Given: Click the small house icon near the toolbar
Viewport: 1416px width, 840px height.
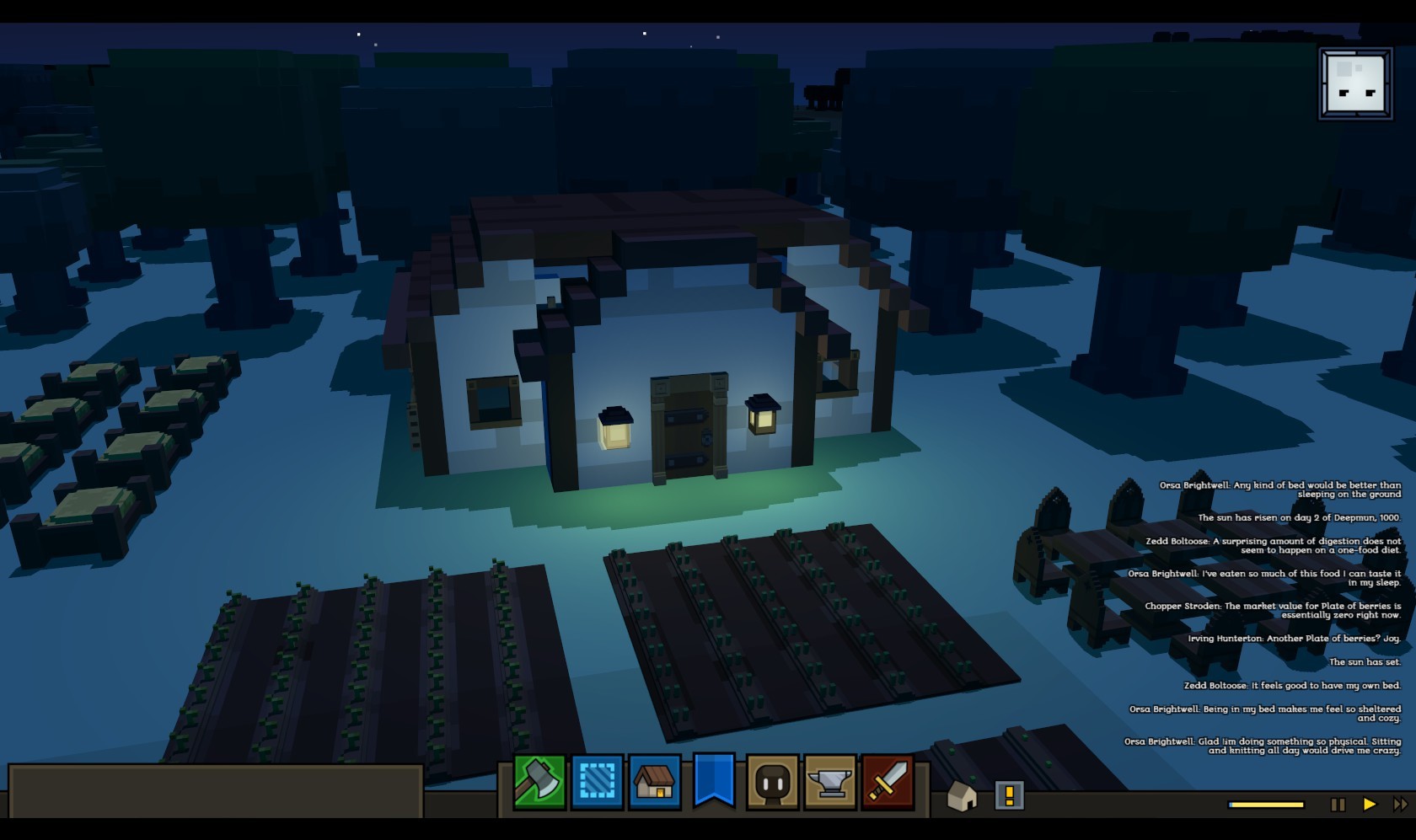Looking at the screenshot, I should pyautogui.click(x=962, y=795).
